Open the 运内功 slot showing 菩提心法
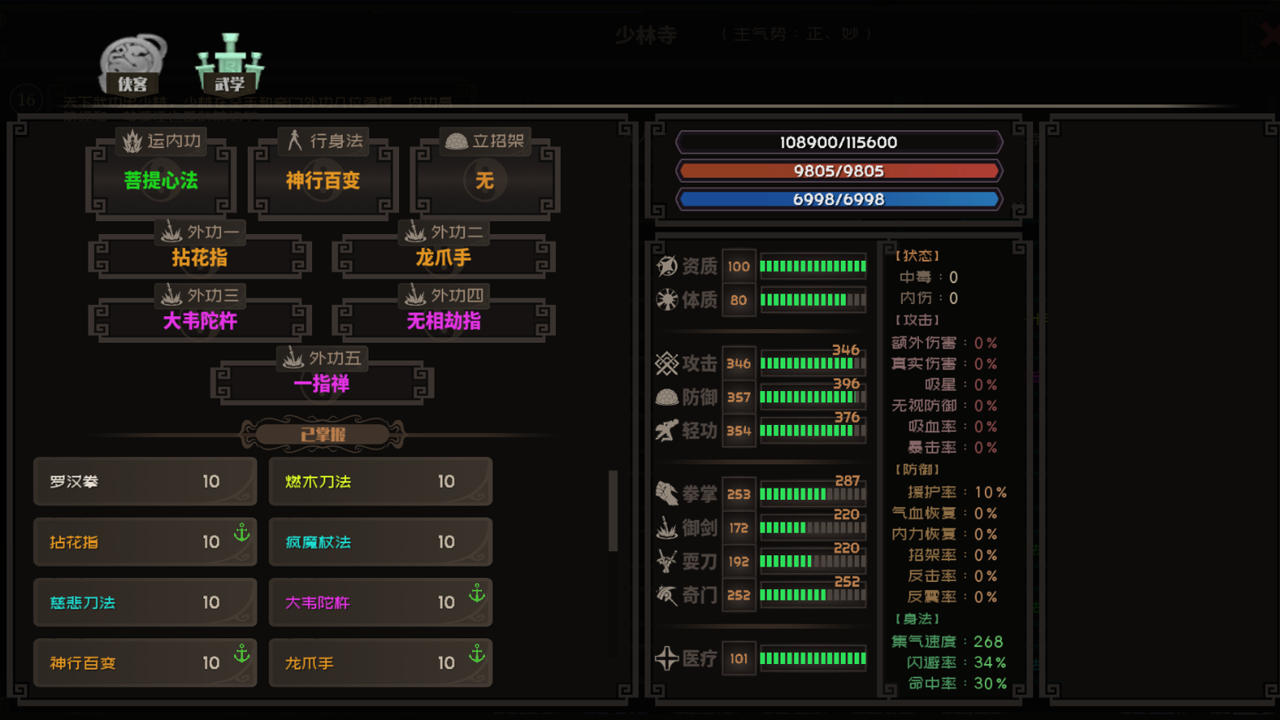Screen dimensions: 1280x720 pyautogui.click(x=160, y=180)
